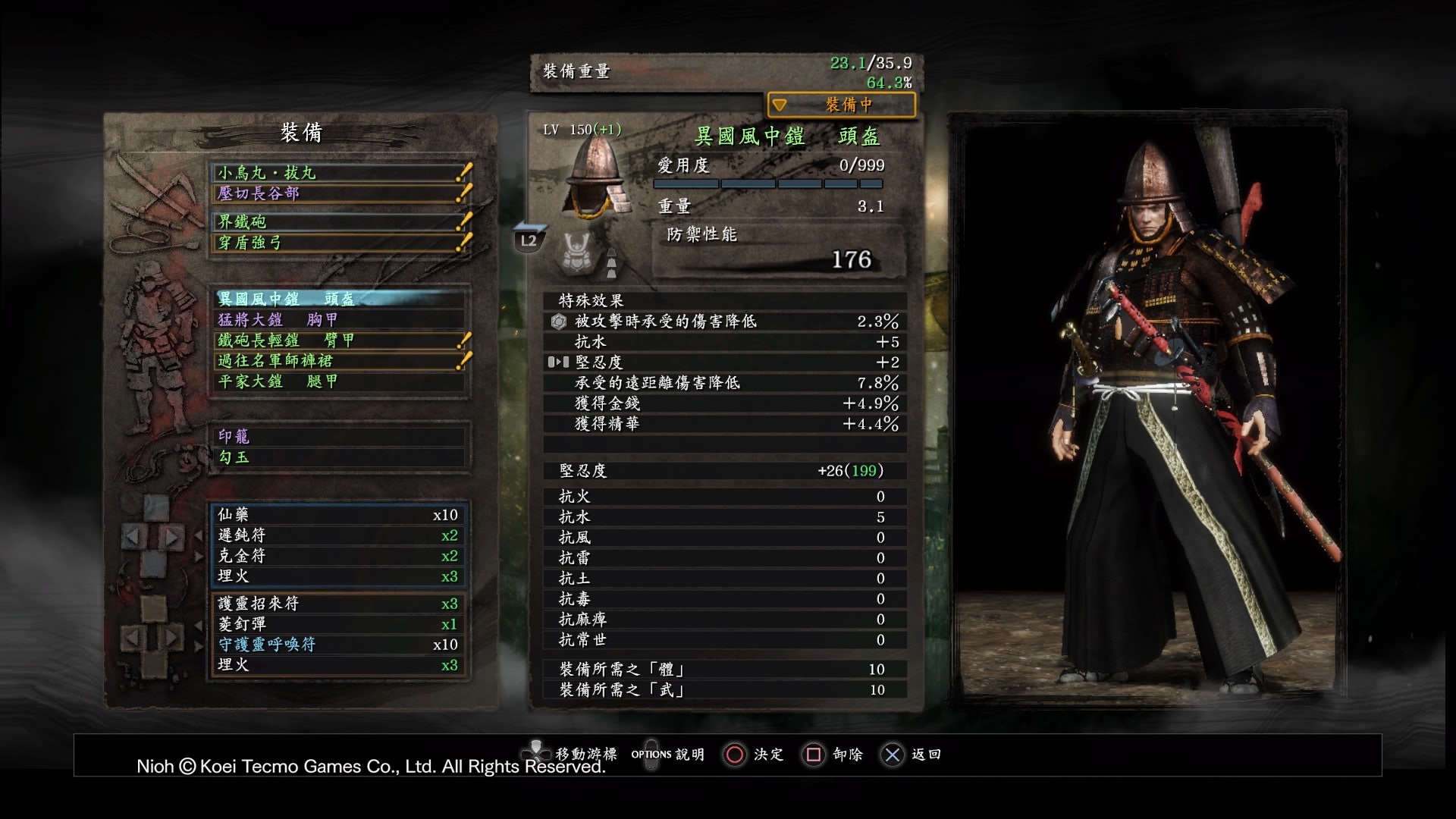
Task: Open the 過往名軍師褲裙 armor slot
Action: [x=337, y=361]
